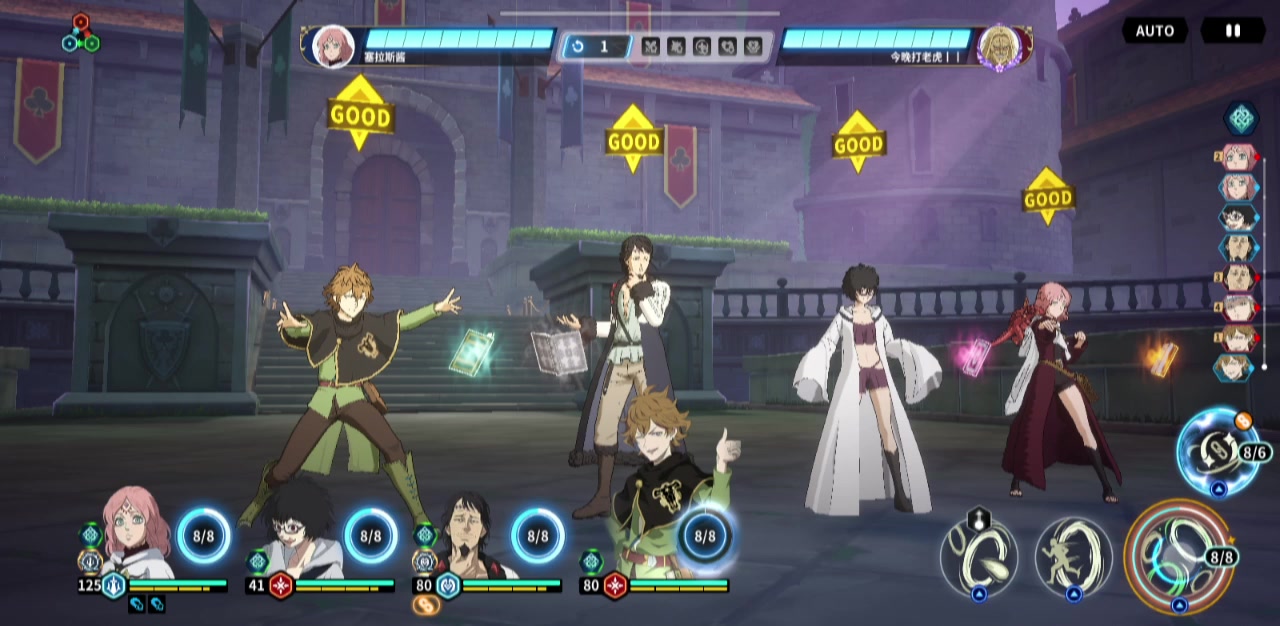Open the element affinity triangle icon

(x=80, y=33)
